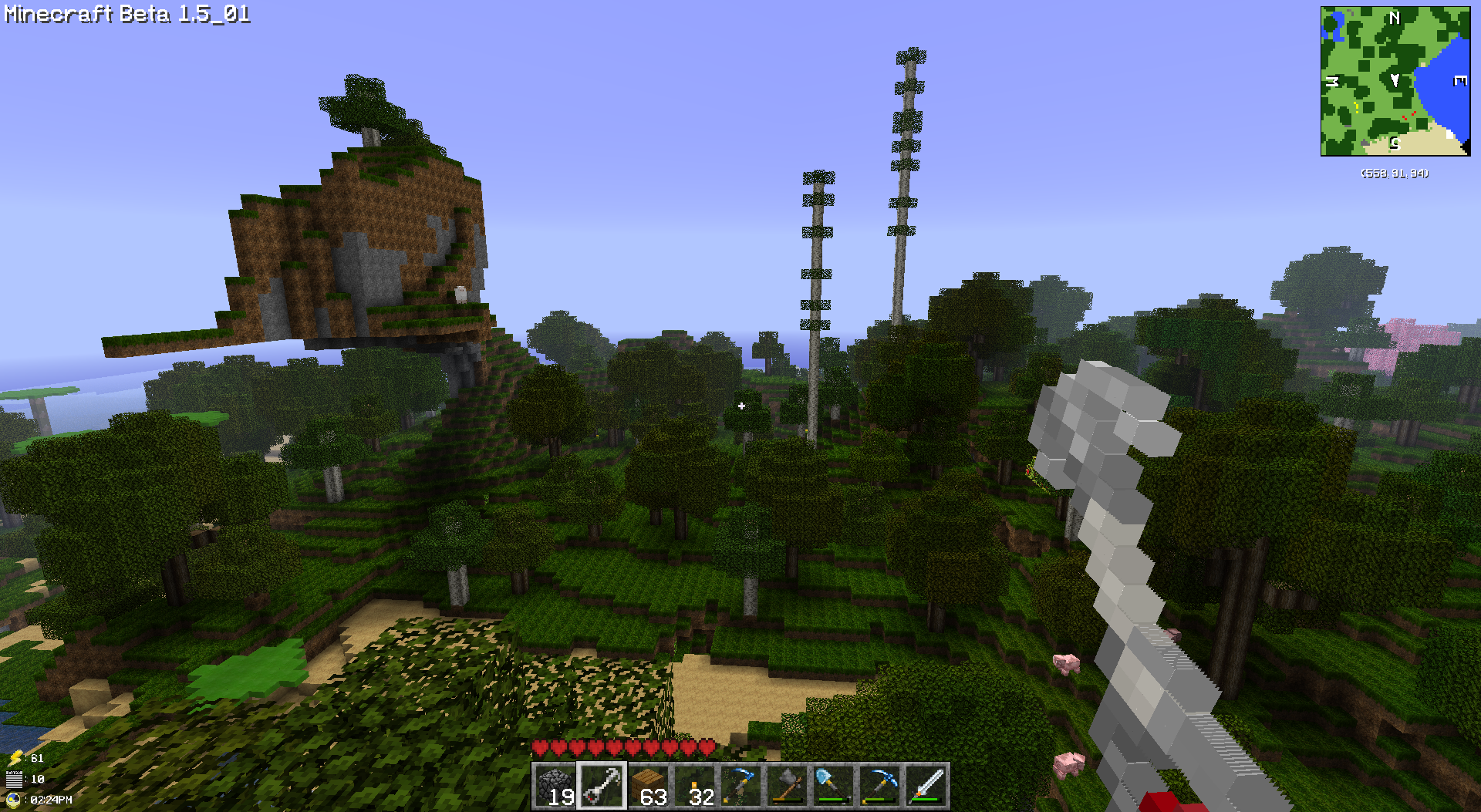This screenshot has height=812, width=1481.
Task: Select the diamond hoe slot
Action: pyautogui.click(x=741, y=786)
